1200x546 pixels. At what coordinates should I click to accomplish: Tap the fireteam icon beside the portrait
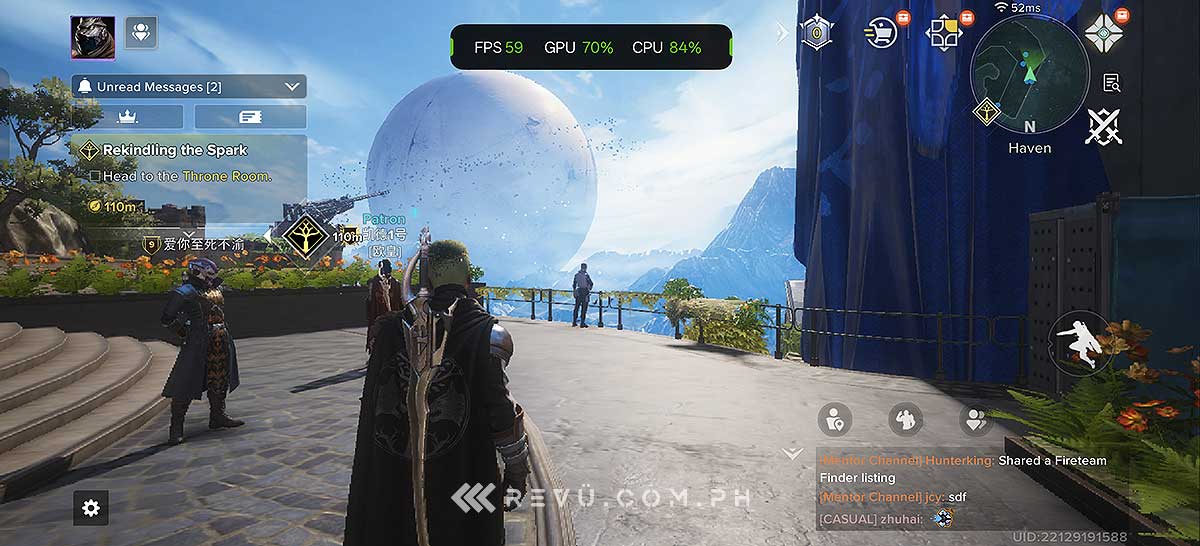(140, 33)
